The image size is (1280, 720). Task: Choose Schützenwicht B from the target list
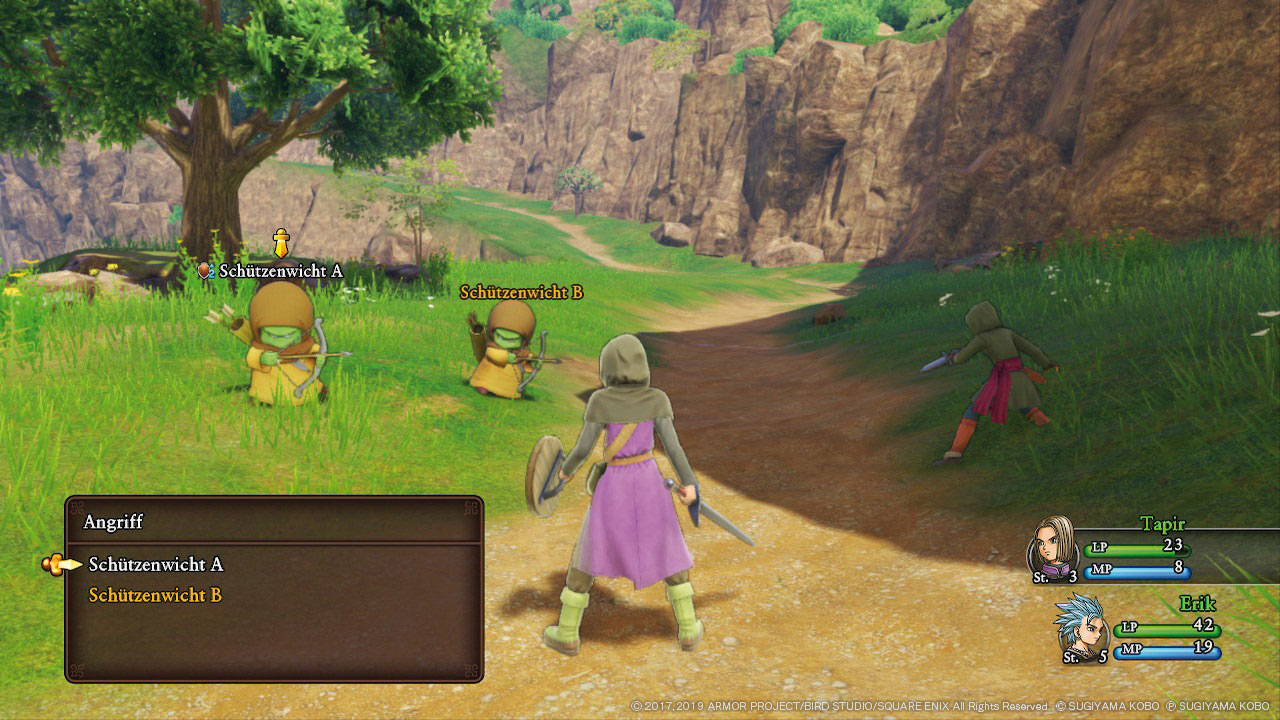point(155,596)
